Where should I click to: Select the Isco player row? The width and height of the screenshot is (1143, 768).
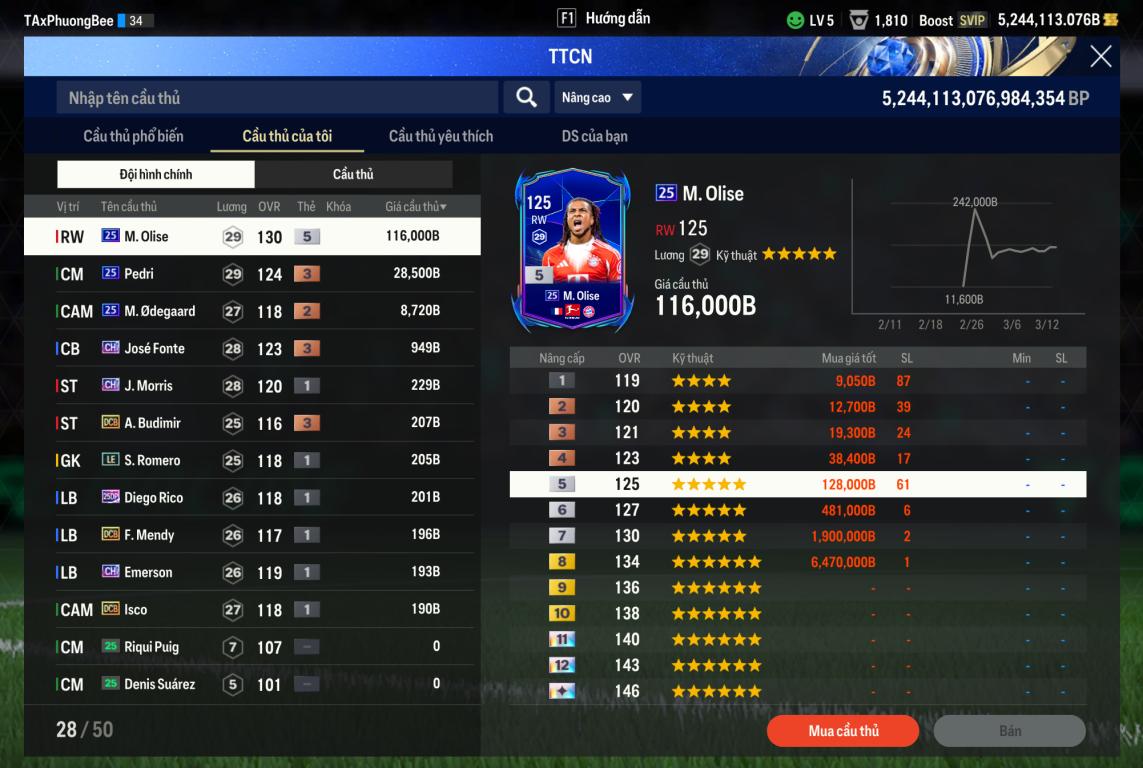pyautogui.click(x=252, y=610)
